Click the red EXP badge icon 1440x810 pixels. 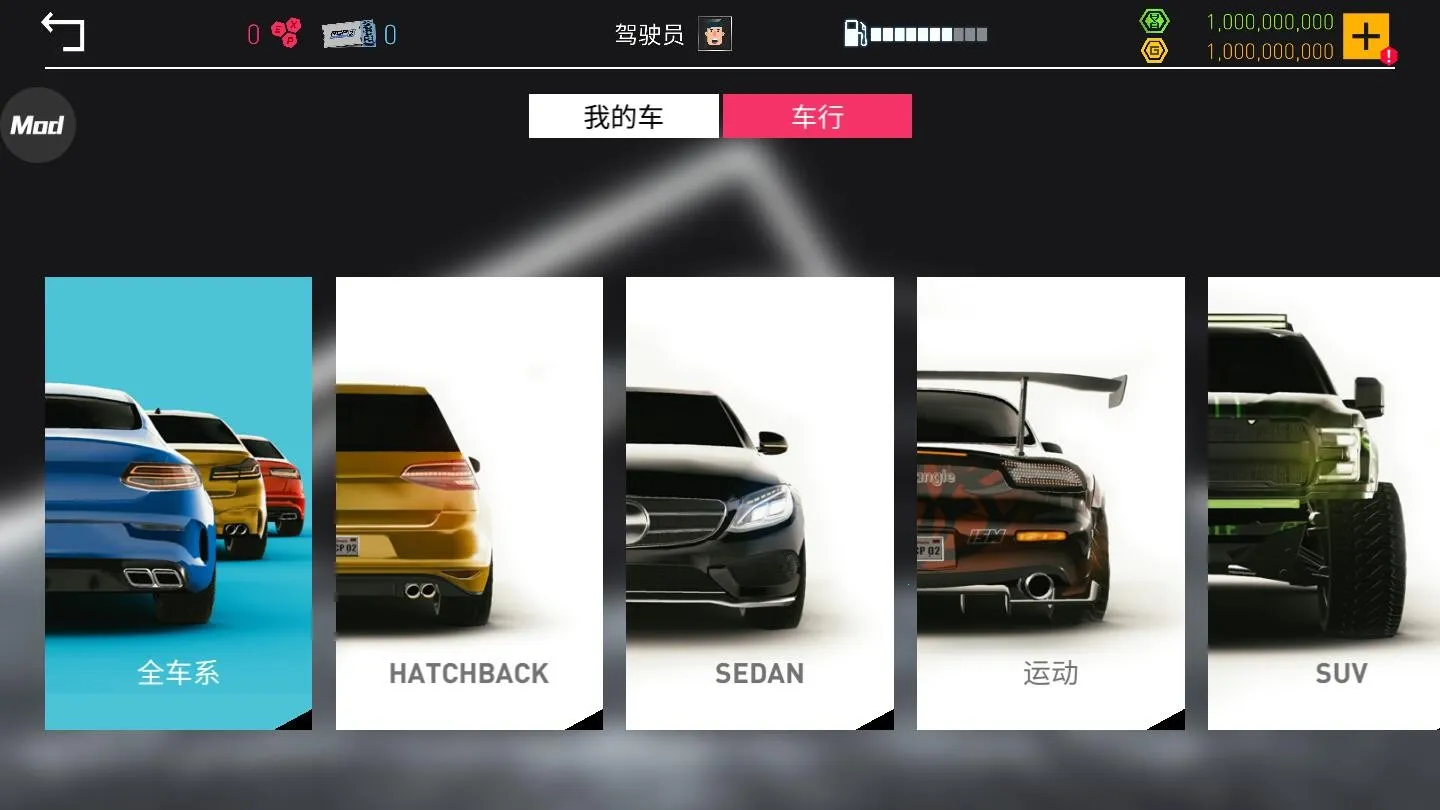point(285,33)
